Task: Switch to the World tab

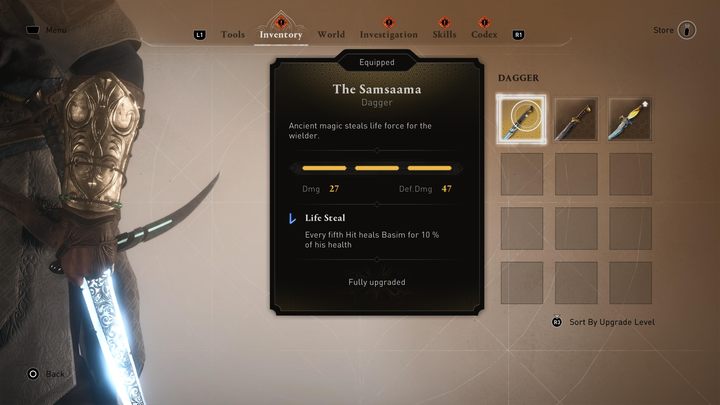Action: [x=331, y=35]
